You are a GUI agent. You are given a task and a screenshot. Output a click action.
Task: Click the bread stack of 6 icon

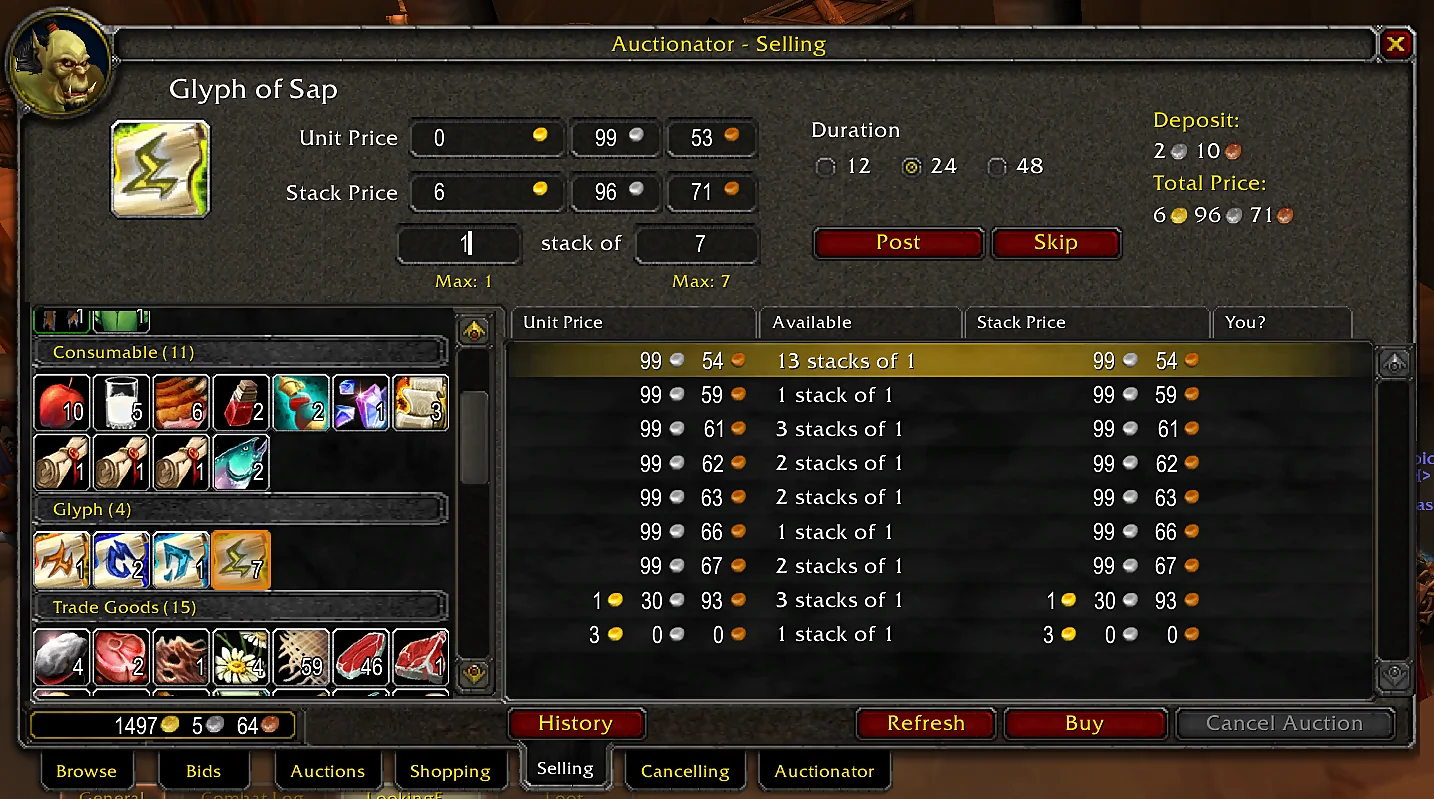pyautogui.click(x=181, y=402)
